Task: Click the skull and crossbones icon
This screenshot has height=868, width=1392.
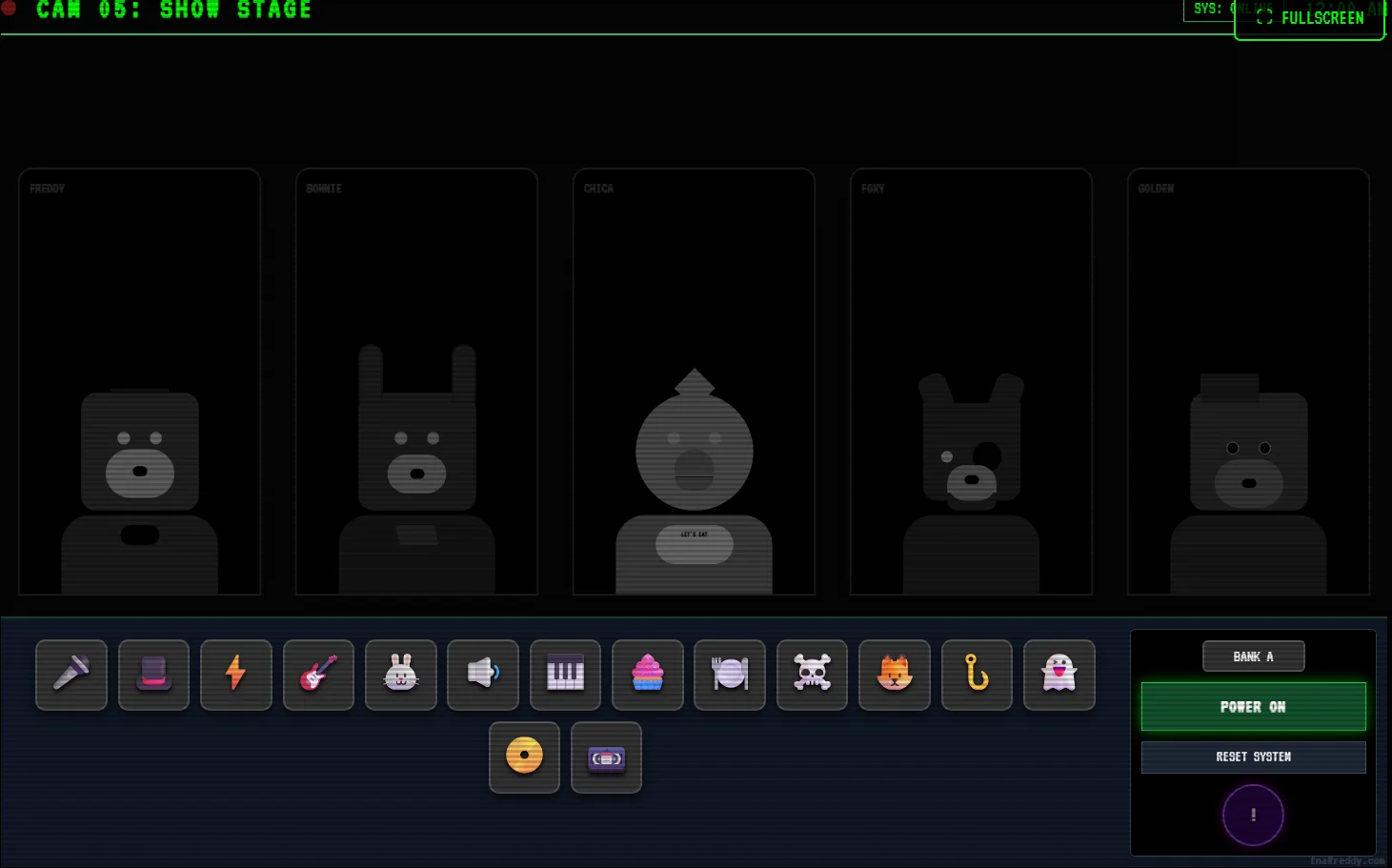Action: click(811, 675)
